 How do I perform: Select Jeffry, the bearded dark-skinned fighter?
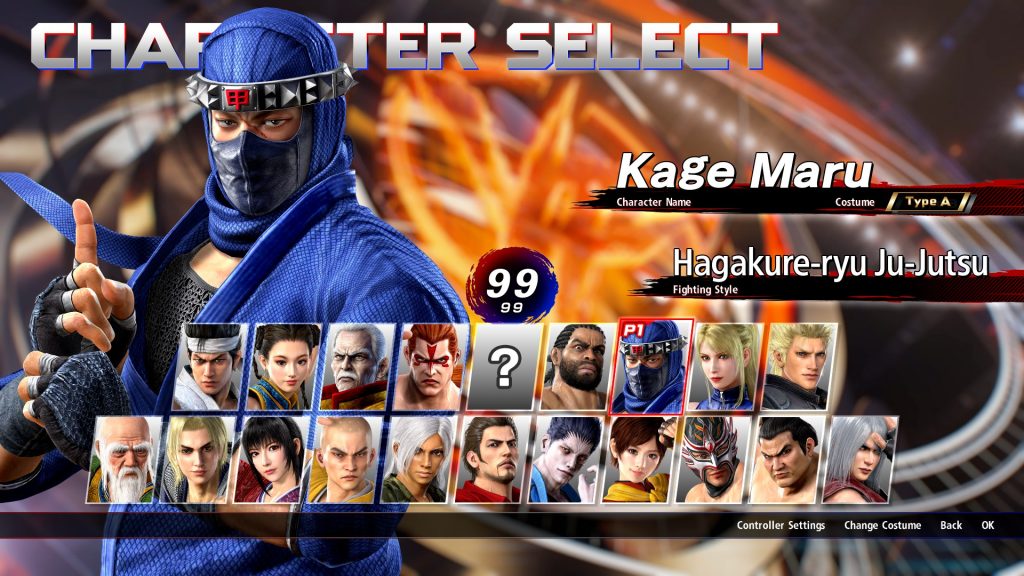[580, 367]
